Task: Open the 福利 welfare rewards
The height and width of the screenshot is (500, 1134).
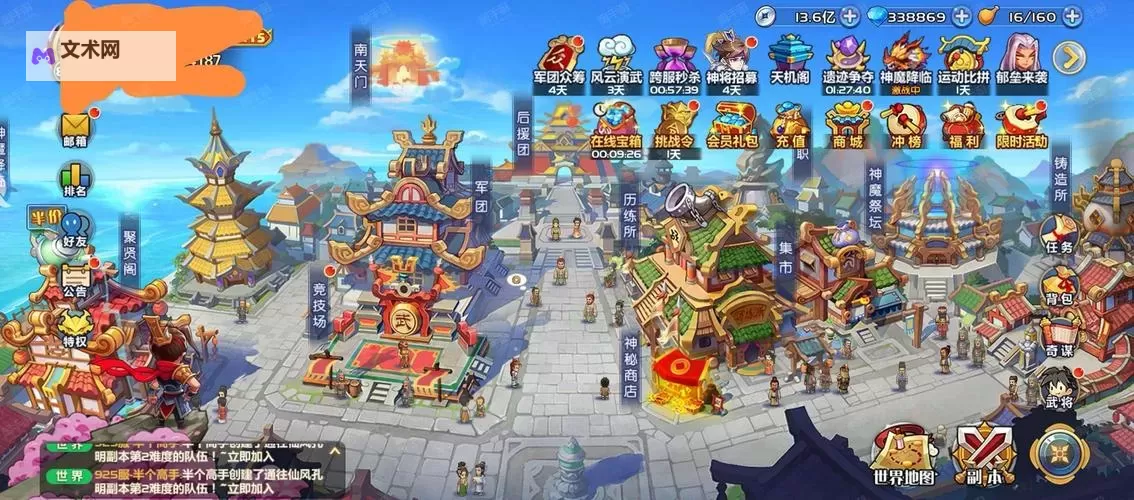Action: (x=963, y=125)
